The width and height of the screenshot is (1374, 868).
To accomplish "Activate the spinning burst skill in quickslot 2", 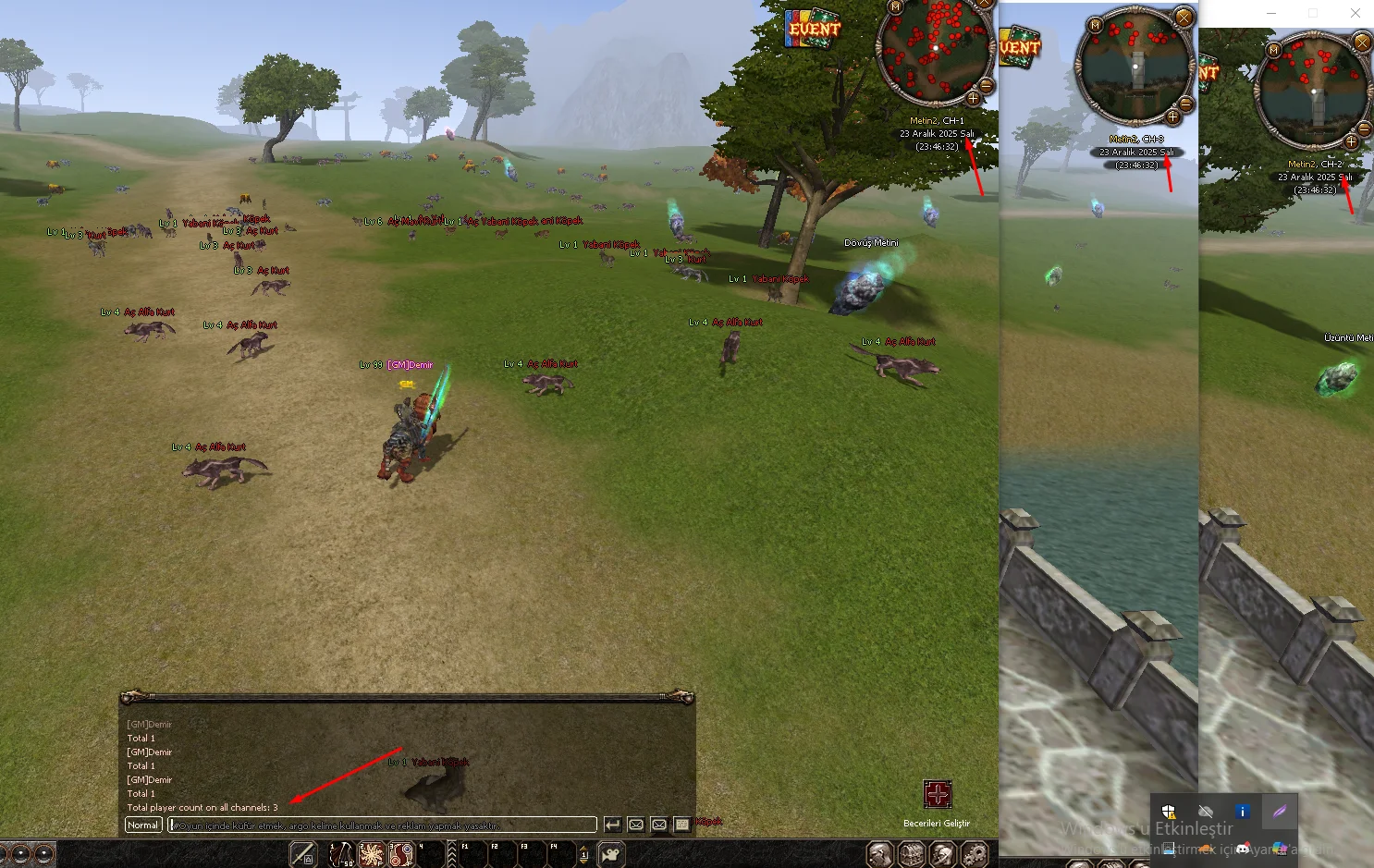I will (372, 854).
